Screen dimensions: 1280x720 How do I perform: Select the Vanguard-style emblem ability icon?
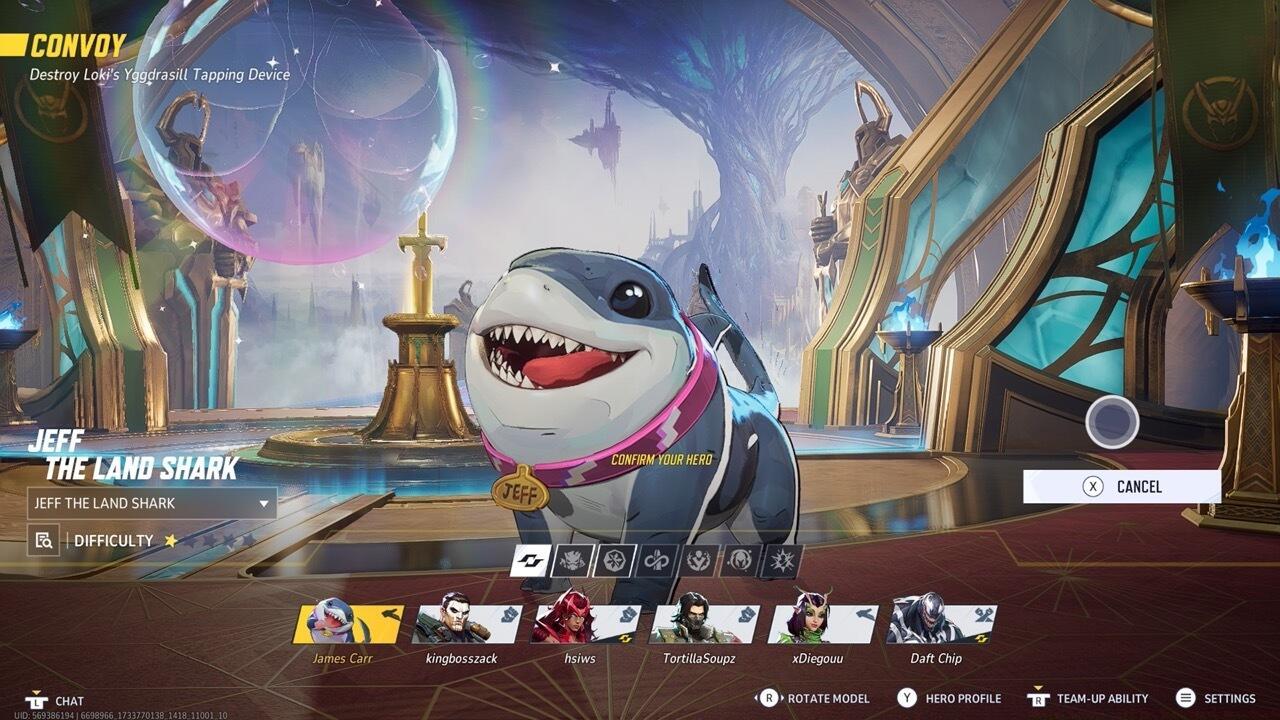point(698,560)
